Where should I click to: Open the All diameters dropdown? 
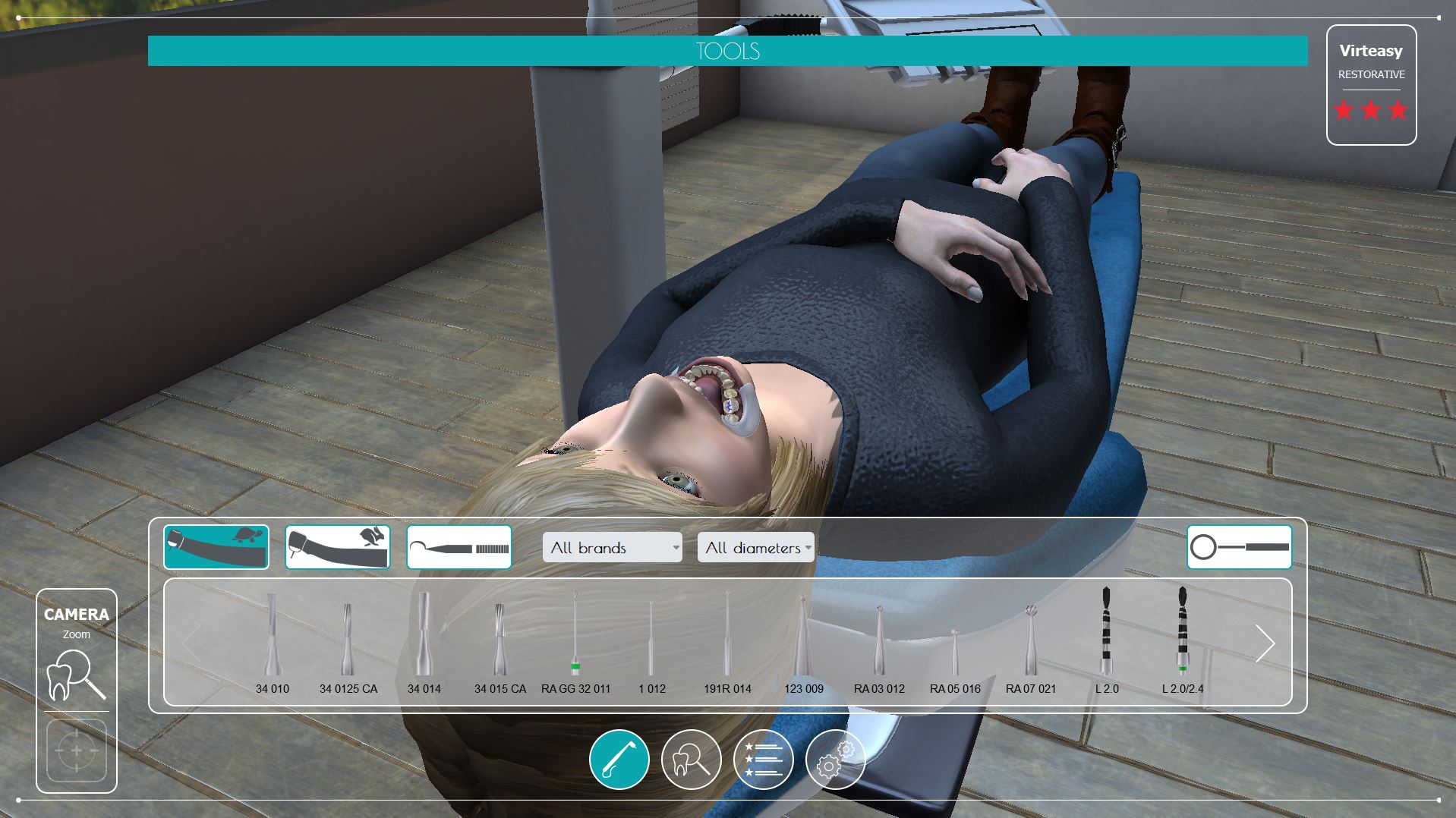click(756, 547)
